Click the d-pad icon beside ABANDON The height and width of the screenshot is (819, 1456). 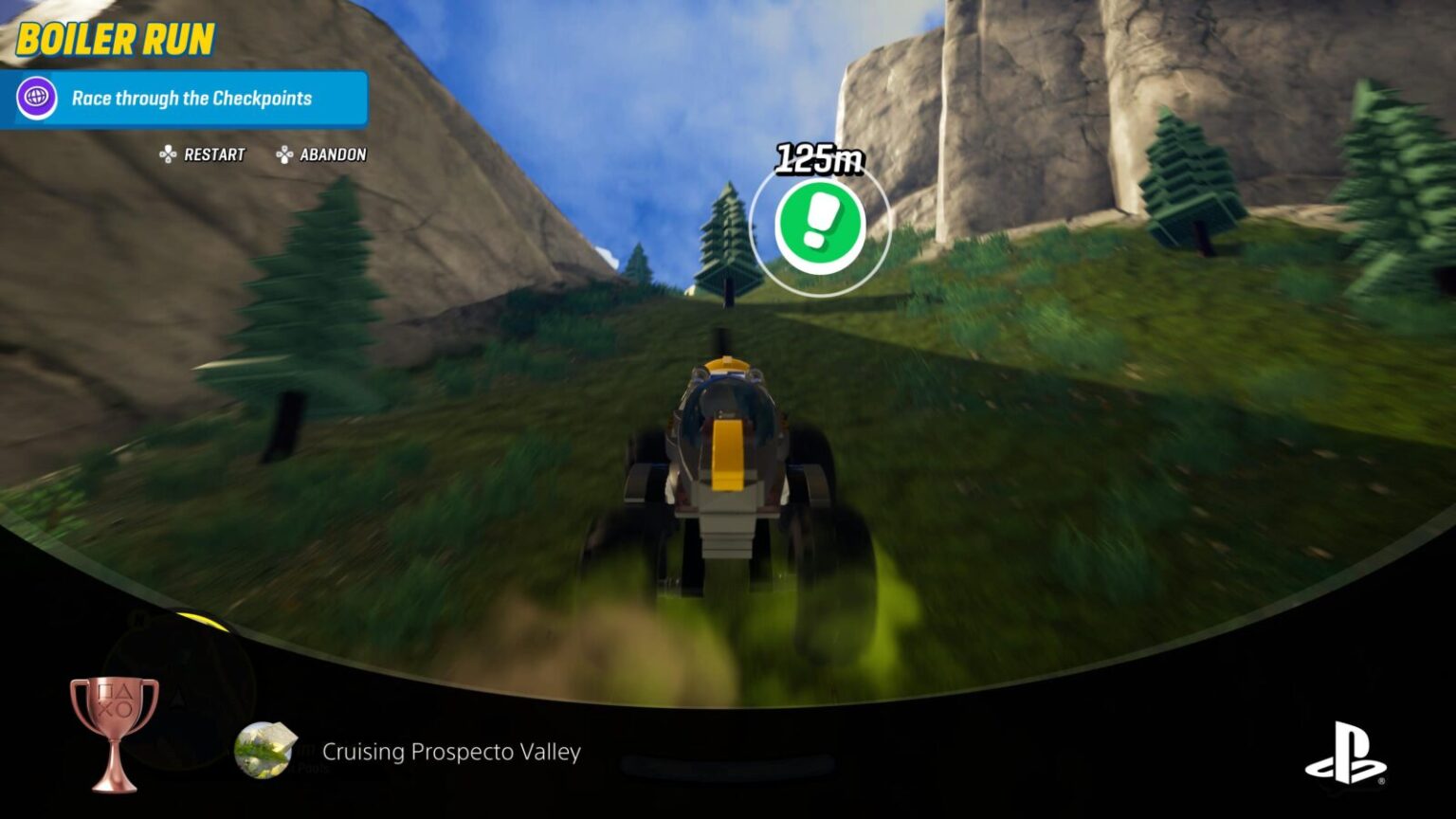pyautogui.click(x=282, y=155)
